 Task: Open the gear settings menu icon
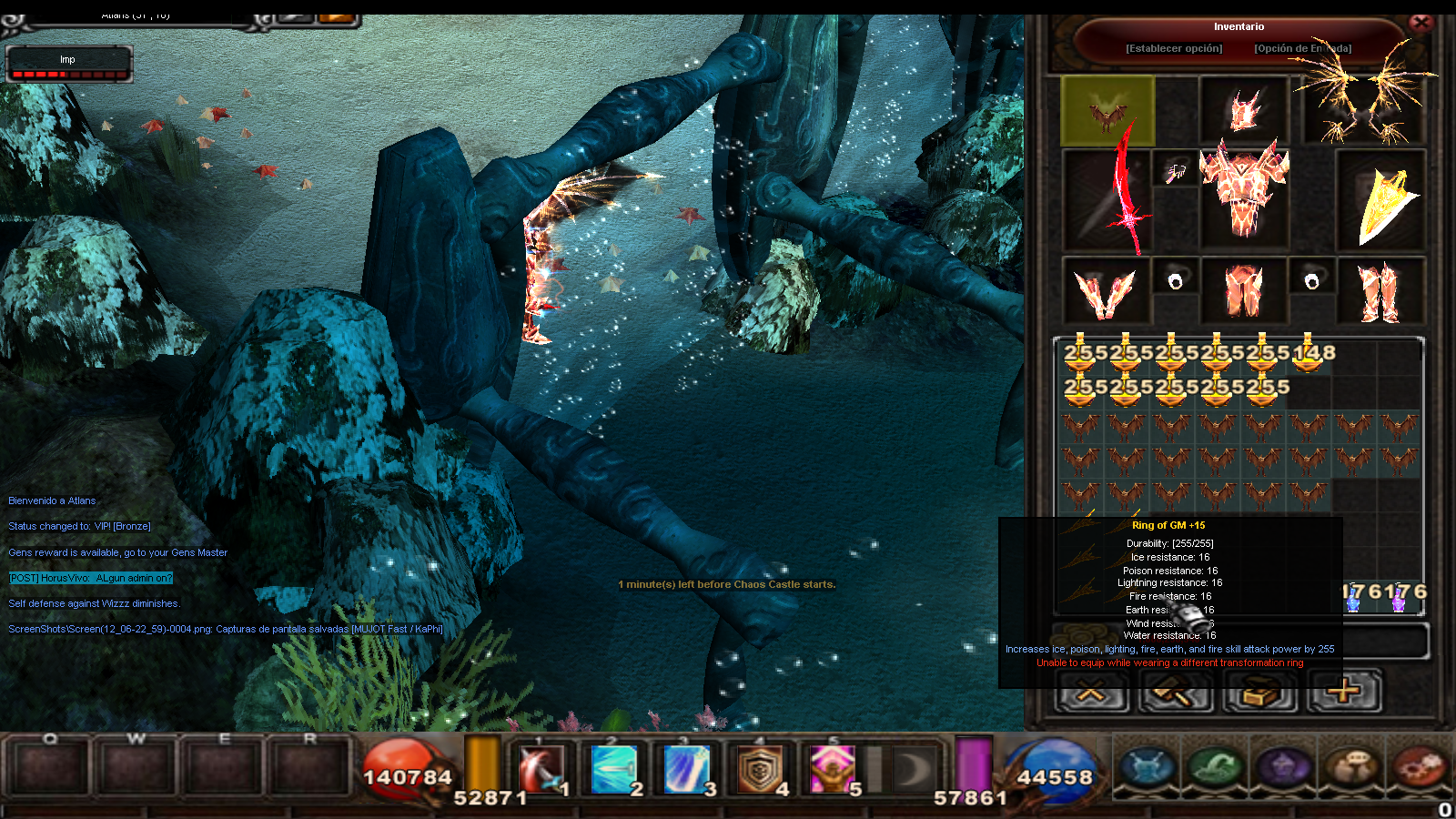(x=1420, y=766)
